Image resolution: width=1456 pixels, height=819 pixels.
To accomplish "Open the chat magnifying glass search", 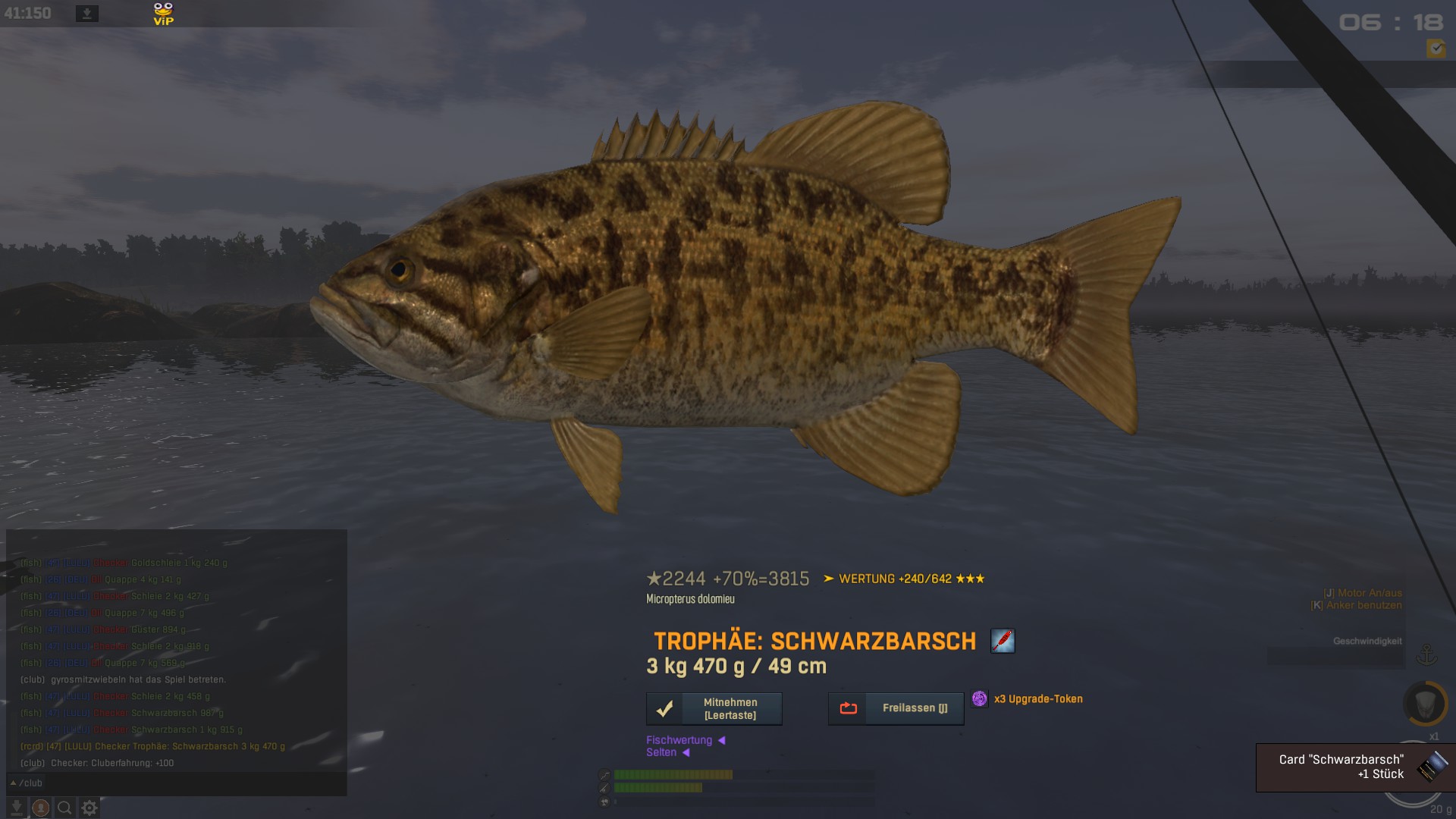I will [65, 808].
